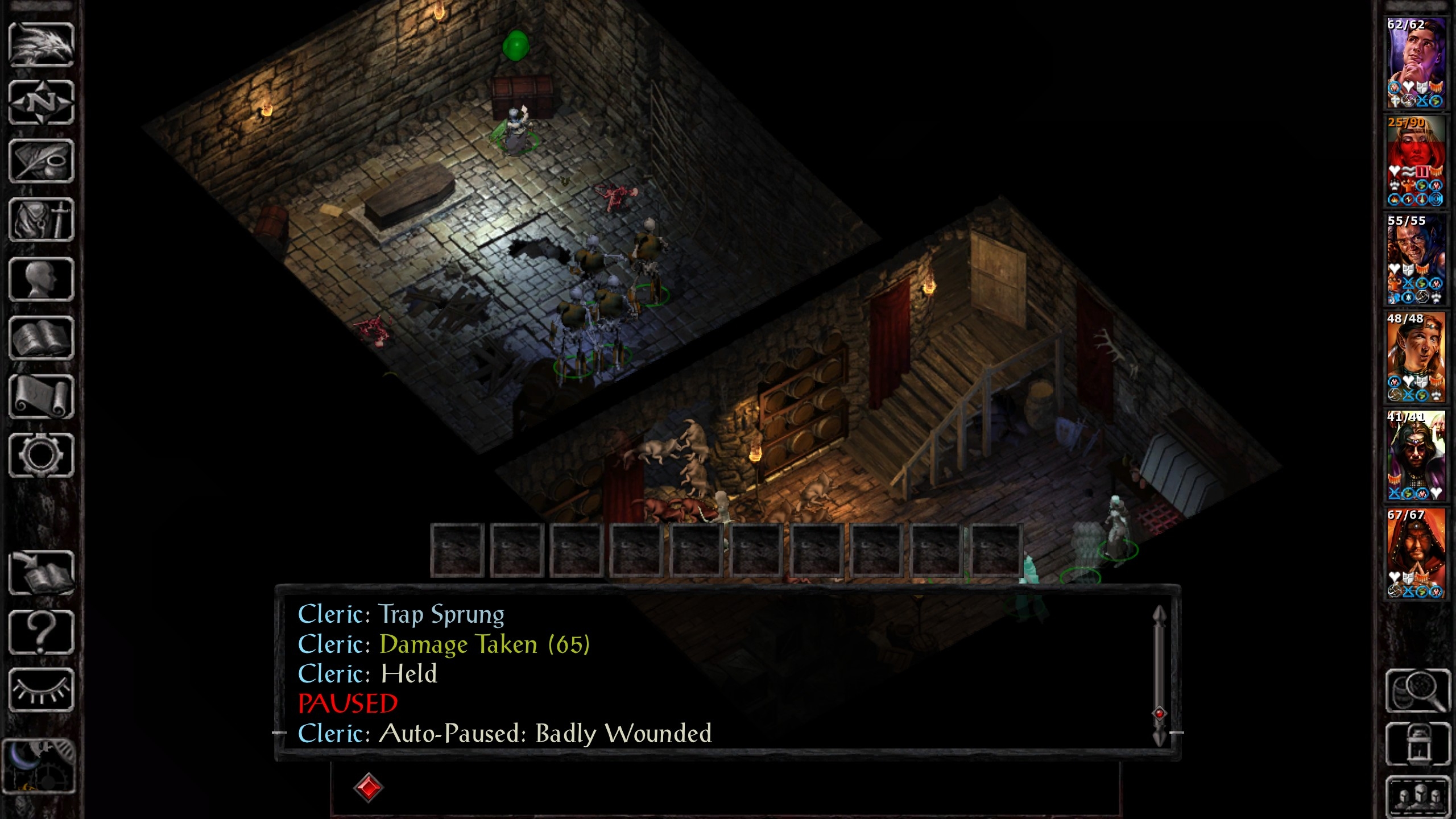Toggle party AI lantern button
Image resolution: width=1456 pixels, height=819 pixels.
1418,744
